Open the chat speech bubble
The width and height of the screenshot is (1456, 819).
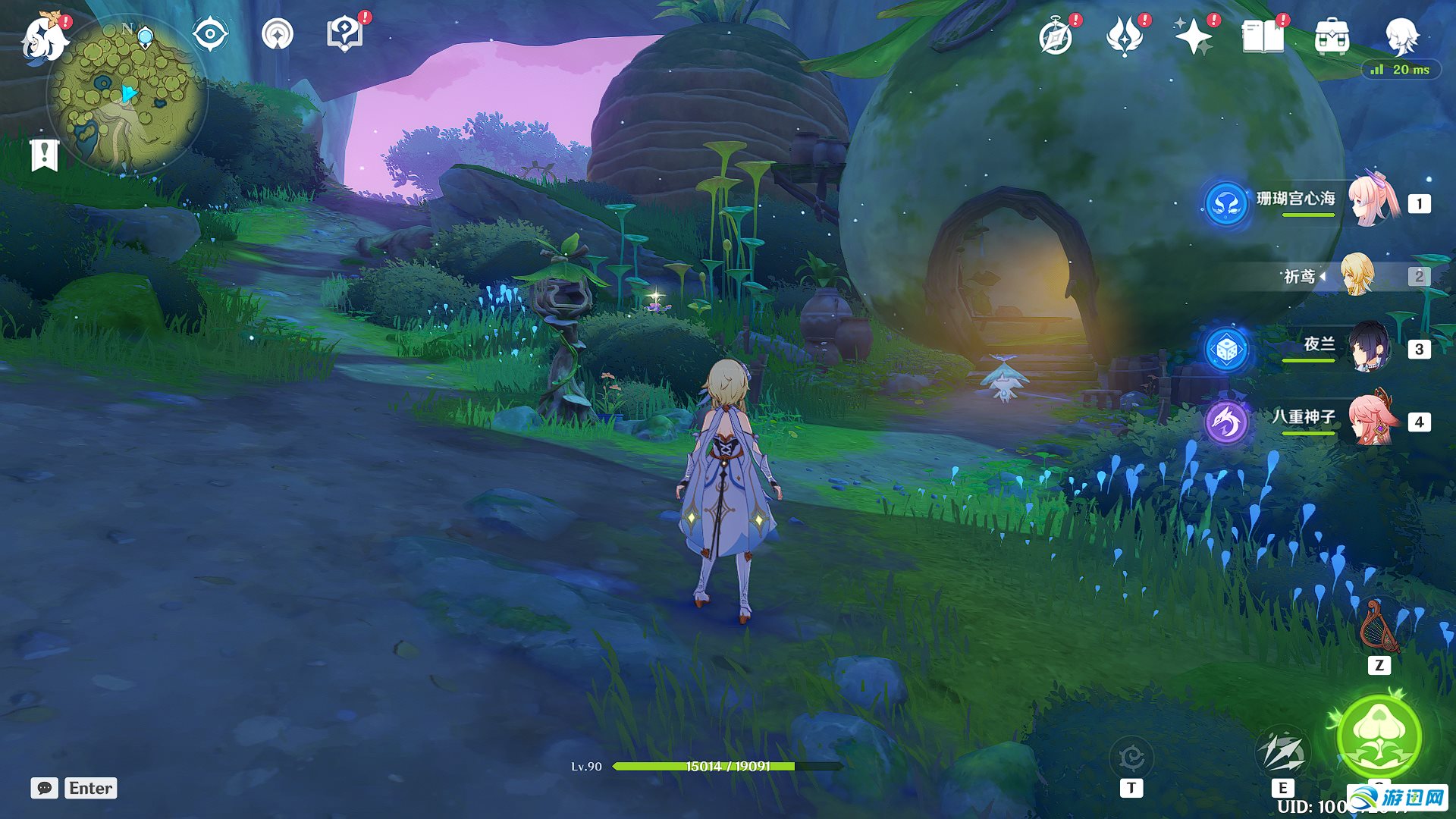44,788
